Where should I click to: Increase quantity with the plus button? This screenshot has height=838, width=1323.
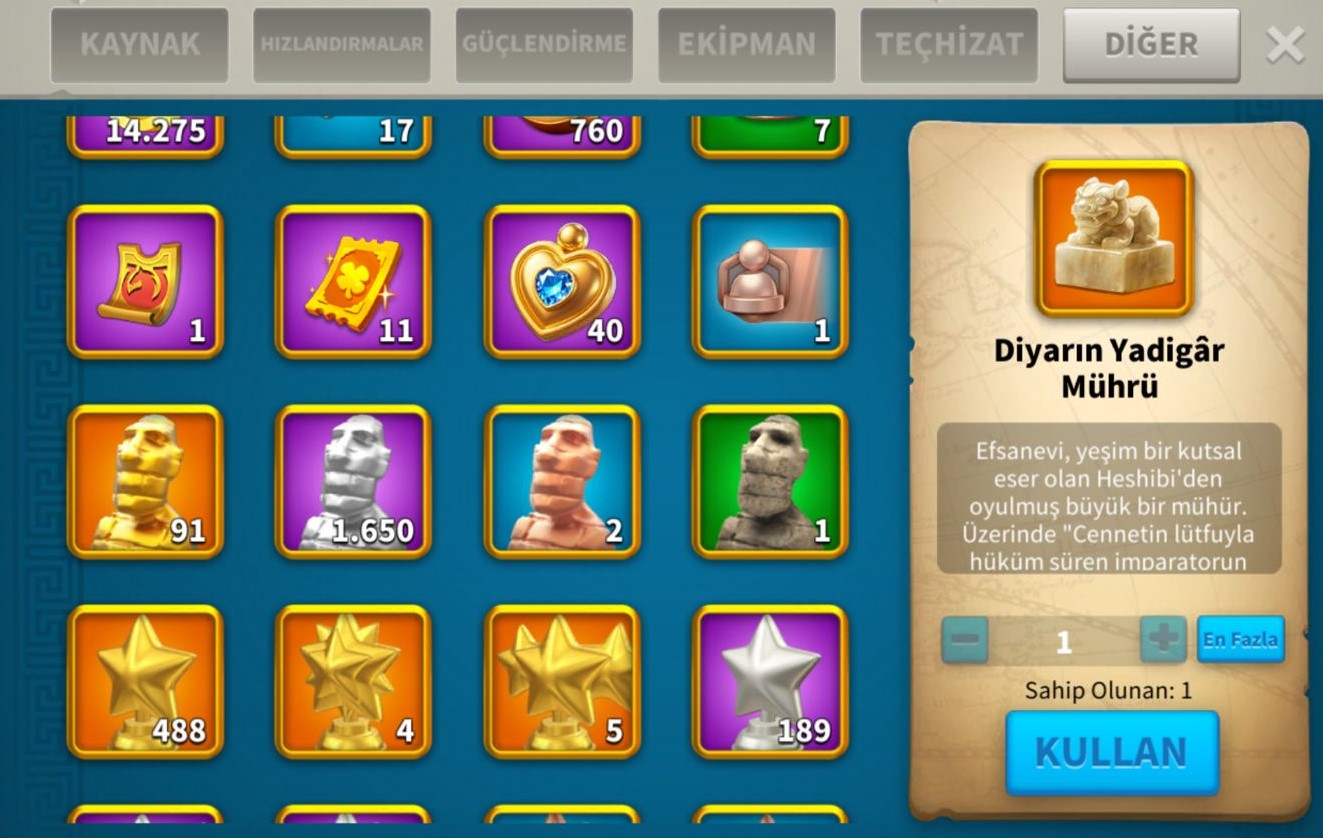pos(1163,639)
